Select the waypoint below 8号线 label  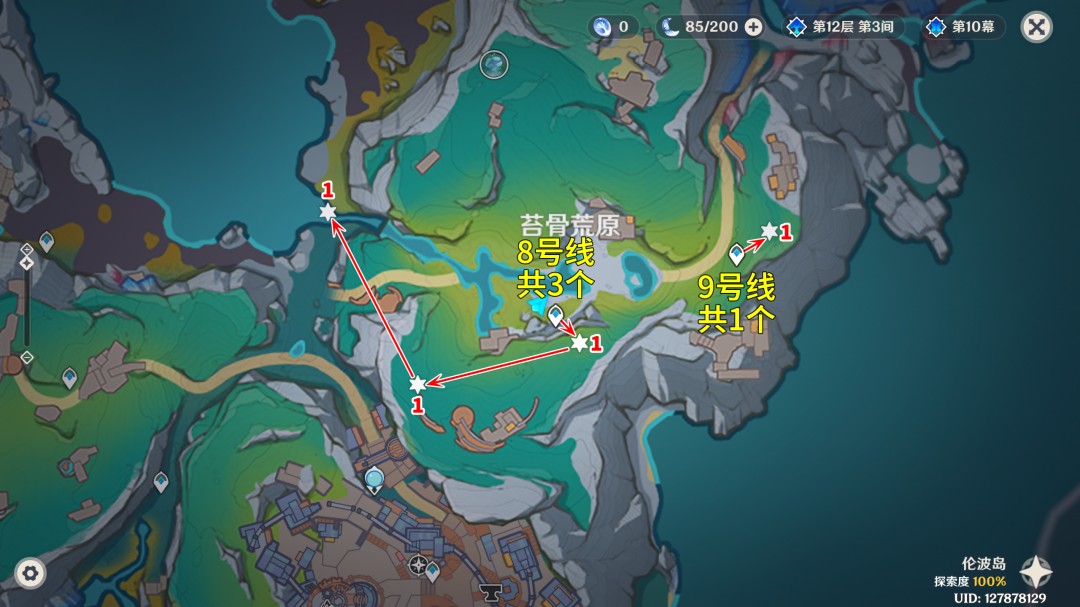tap(555, 315)
